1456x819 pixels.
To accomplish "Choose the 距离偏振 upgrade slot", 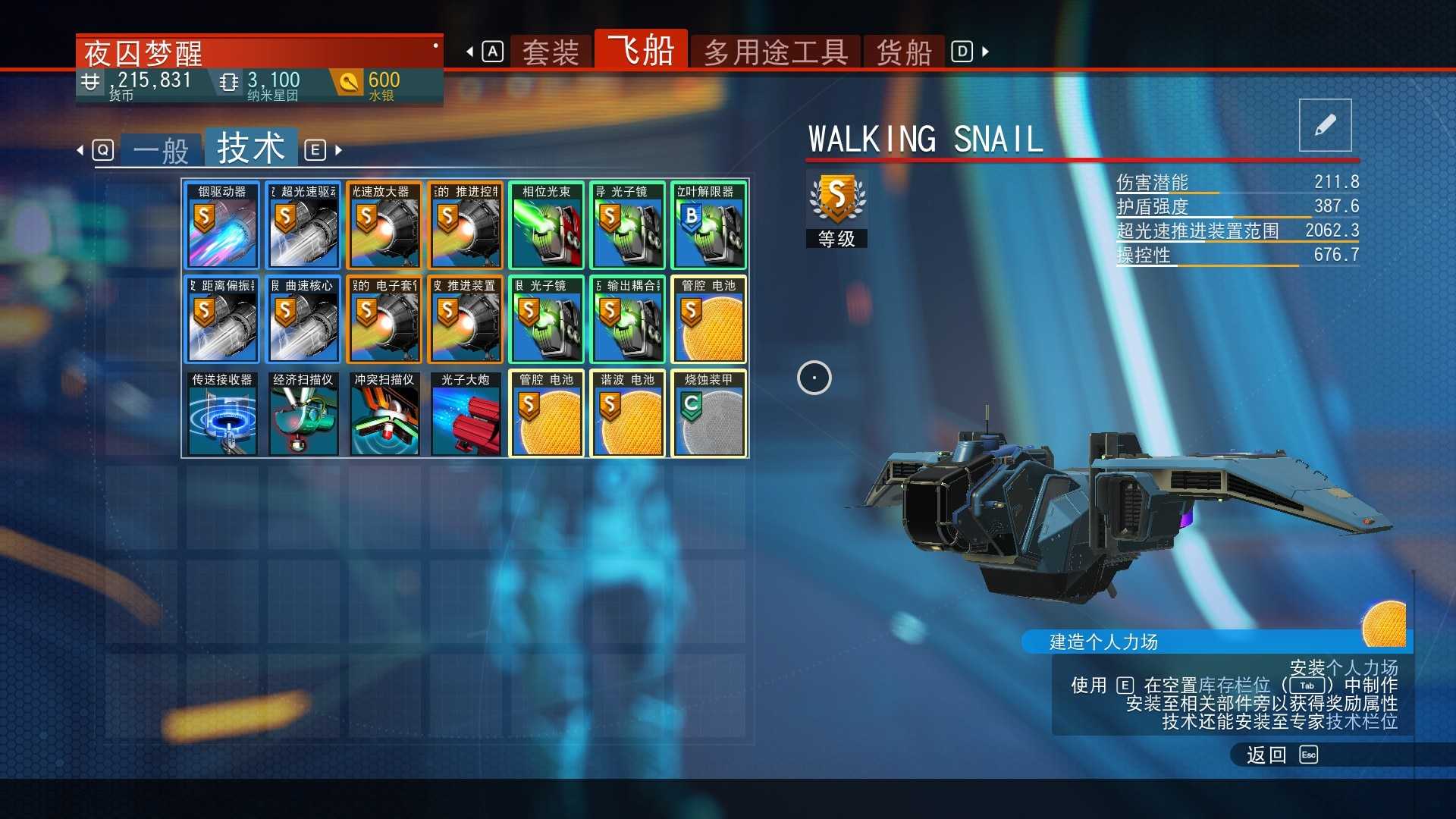I will click(x=222, y=319).
